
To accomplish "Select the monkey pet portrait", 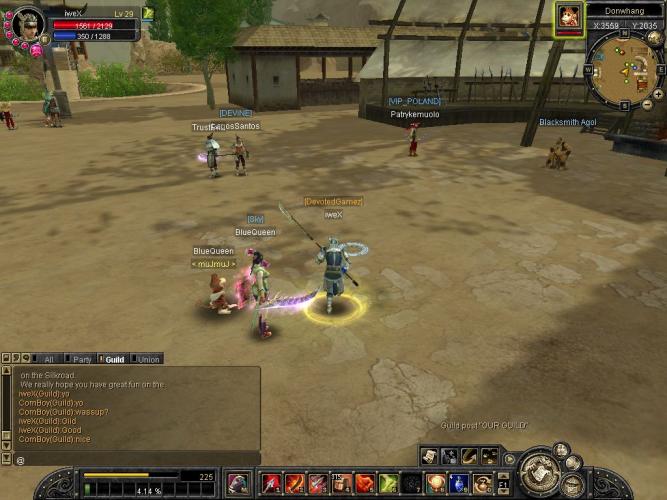I will pyautogui.click(x=569, y=16).
